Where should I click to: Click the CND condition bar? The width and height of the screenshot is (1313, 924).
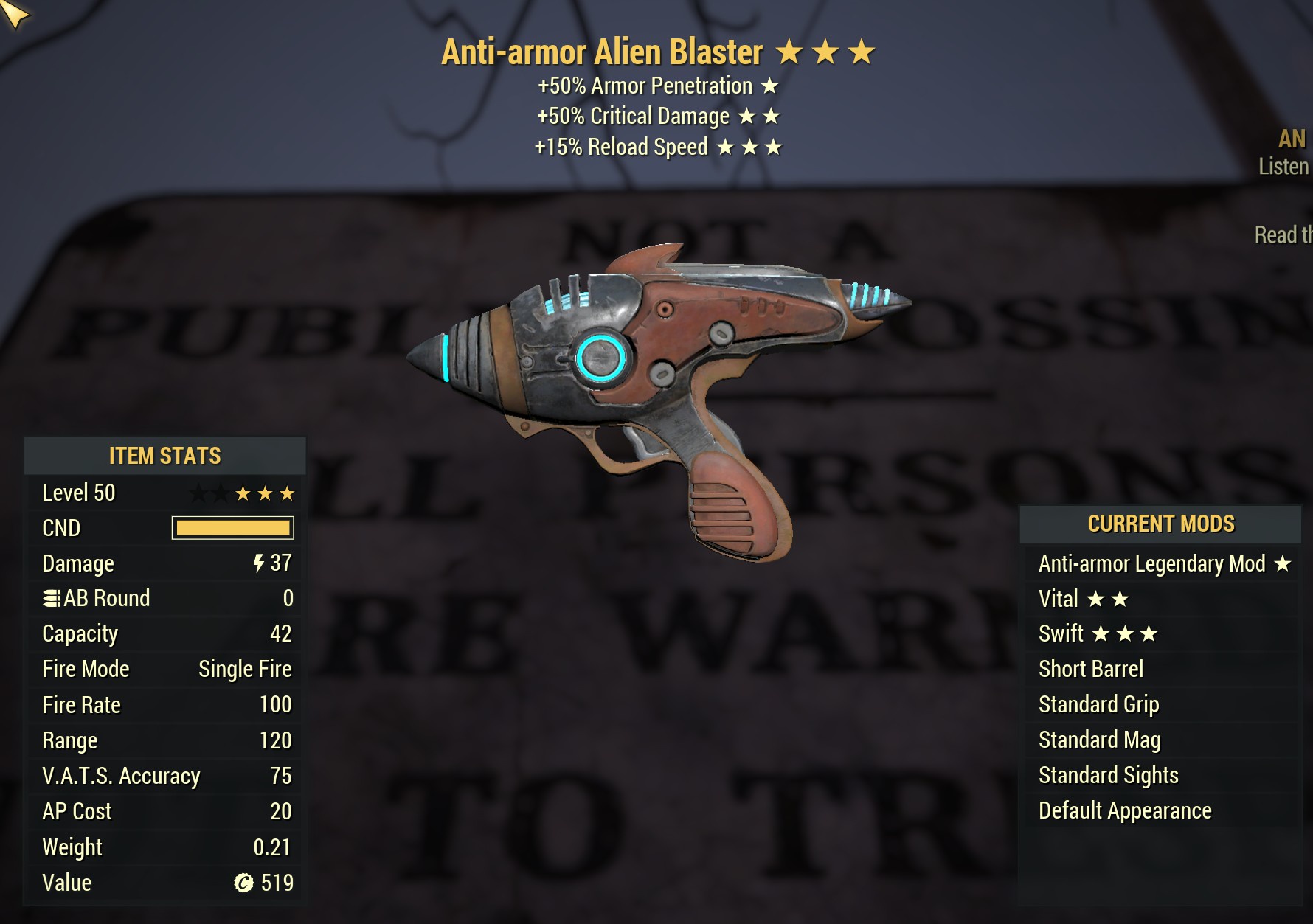coord(231,528)
